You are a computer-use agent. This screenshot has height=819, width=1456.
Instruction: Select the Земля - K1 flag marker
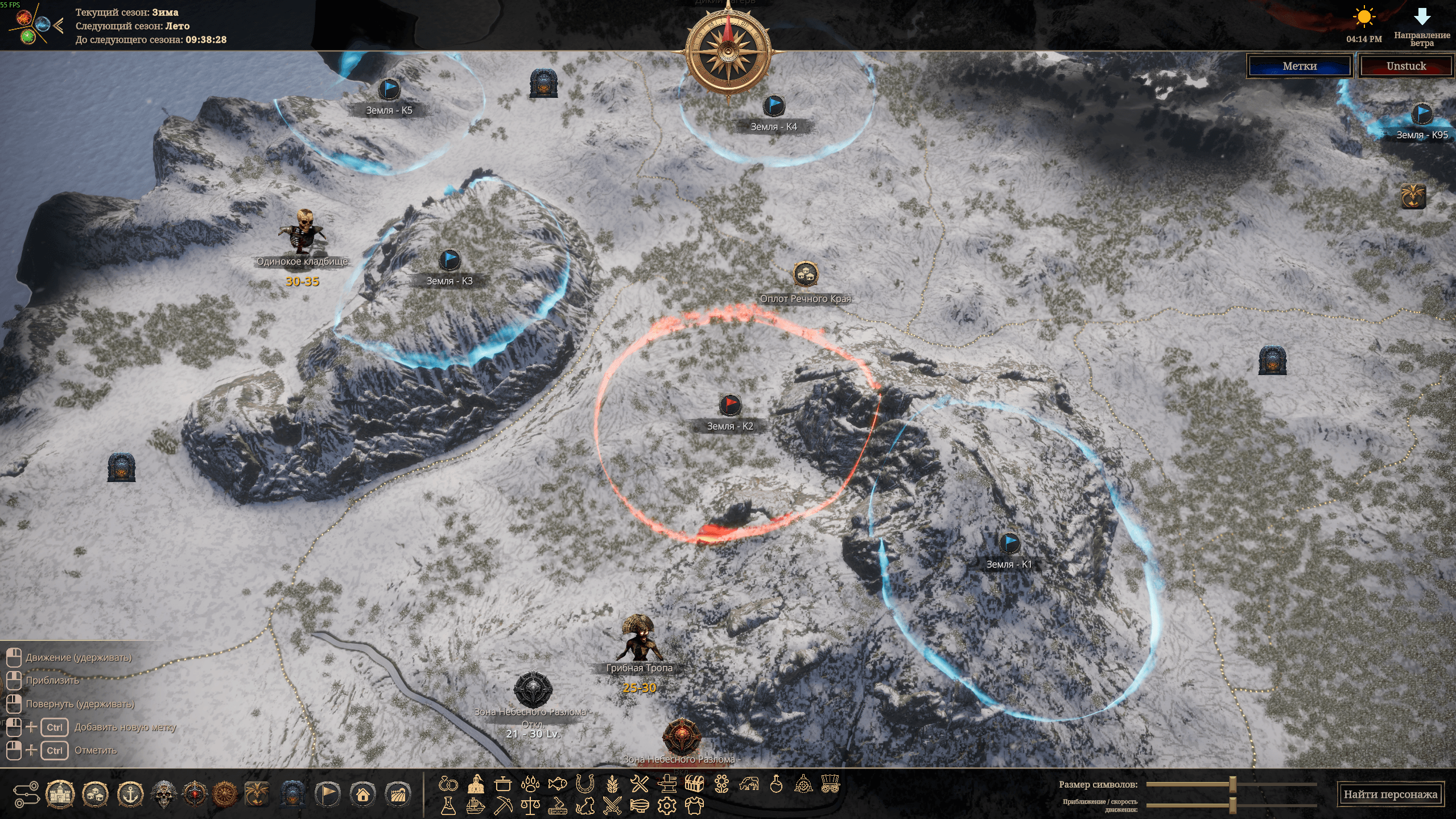tap(1009, 542)
